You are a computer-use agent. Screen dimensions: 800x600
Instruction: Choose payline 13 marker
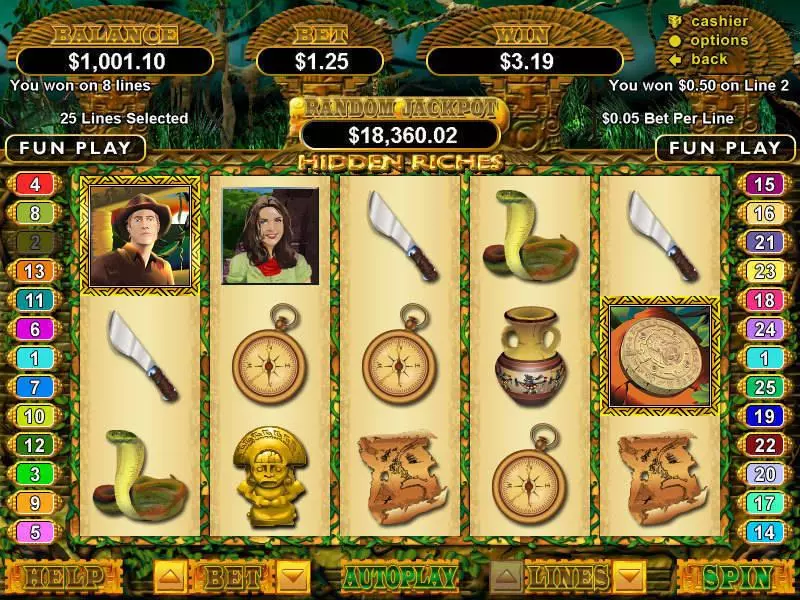click(35, 271)
